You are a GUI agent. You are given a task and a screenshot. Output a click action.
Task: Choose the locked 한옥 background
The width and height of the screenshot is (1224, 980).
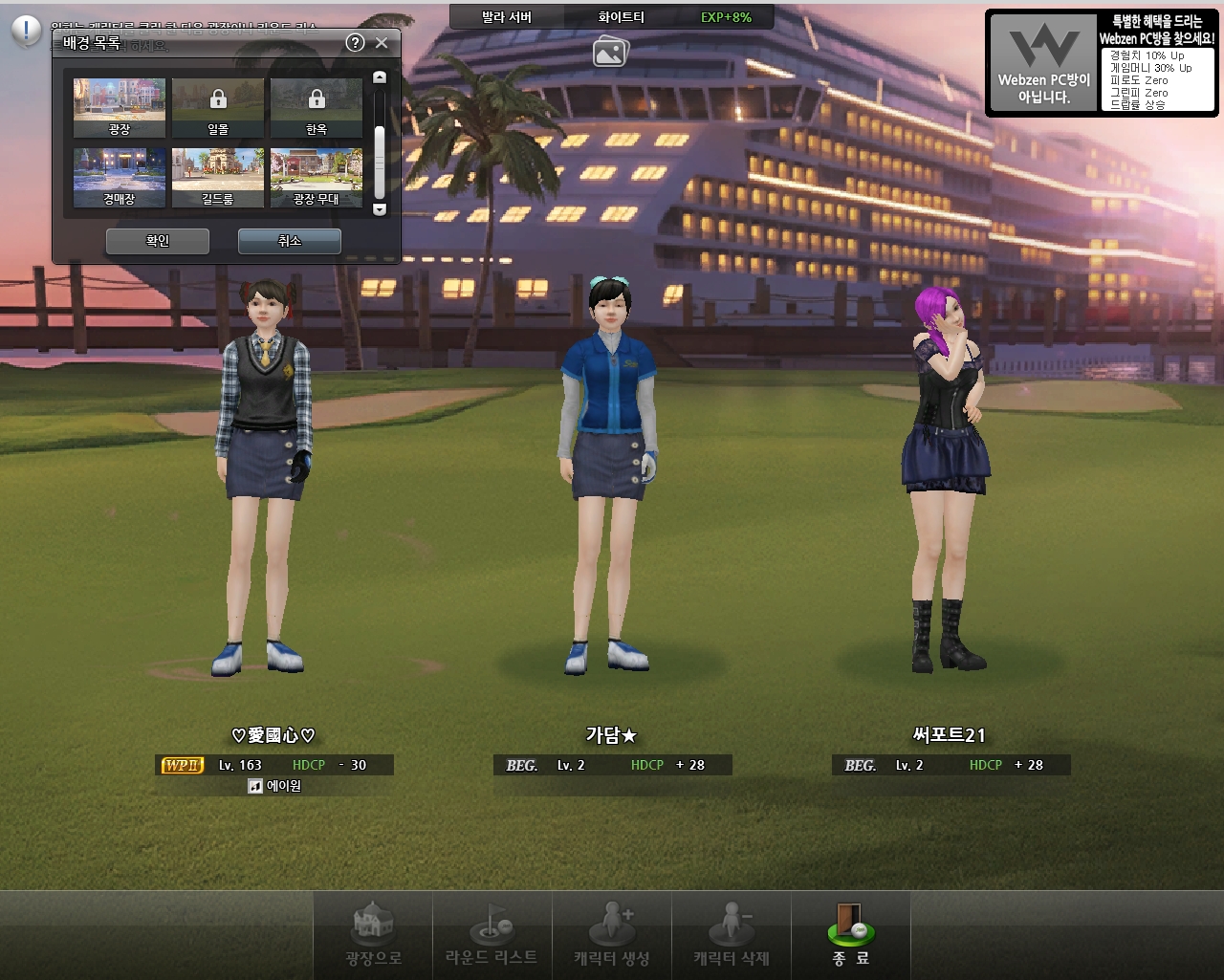pyautogui.click(x=317, y=108)
